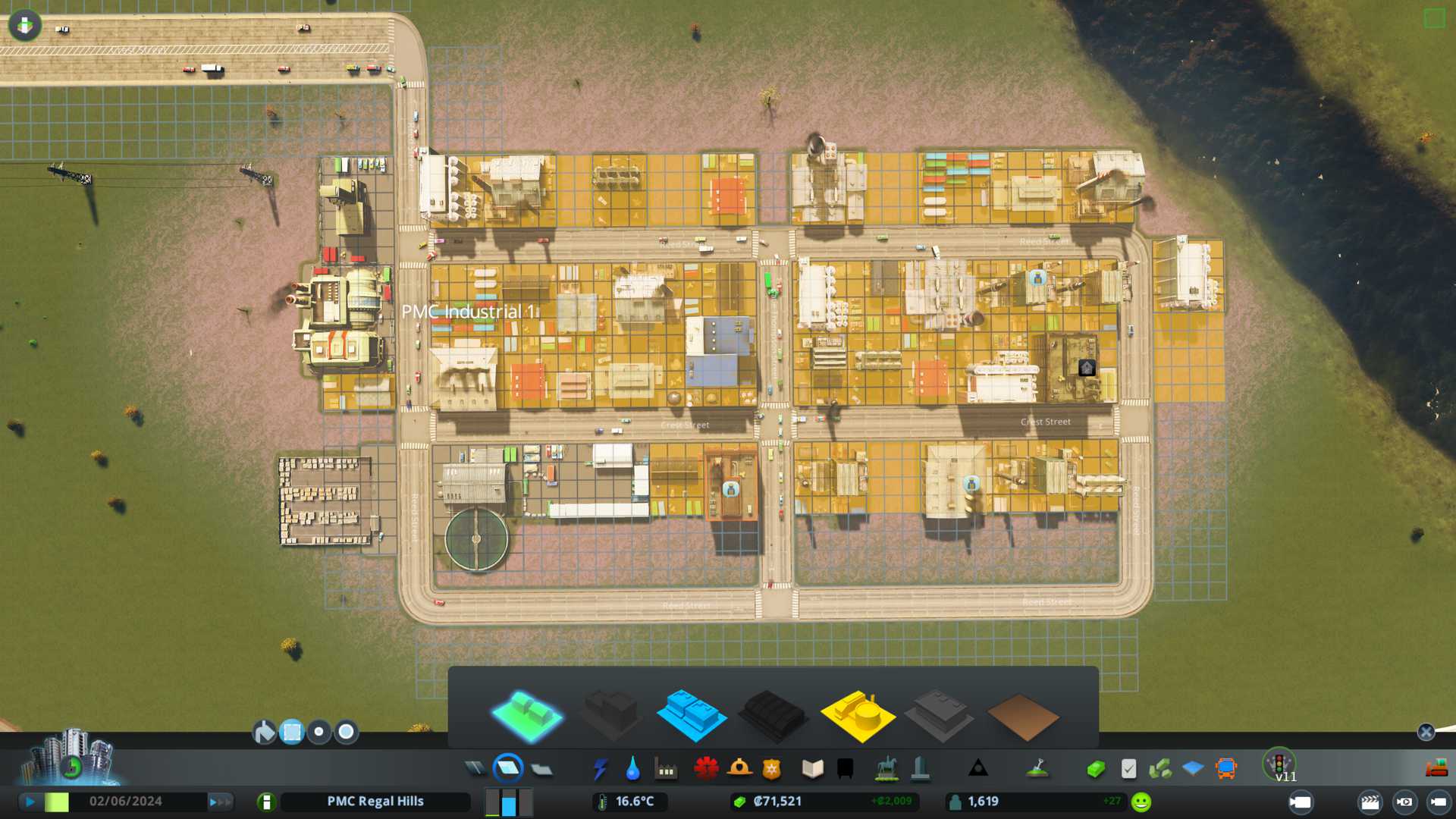The image size is (1456, 819).
Task: Increase simulation speed with the arrows button
Action: [219, 802]
